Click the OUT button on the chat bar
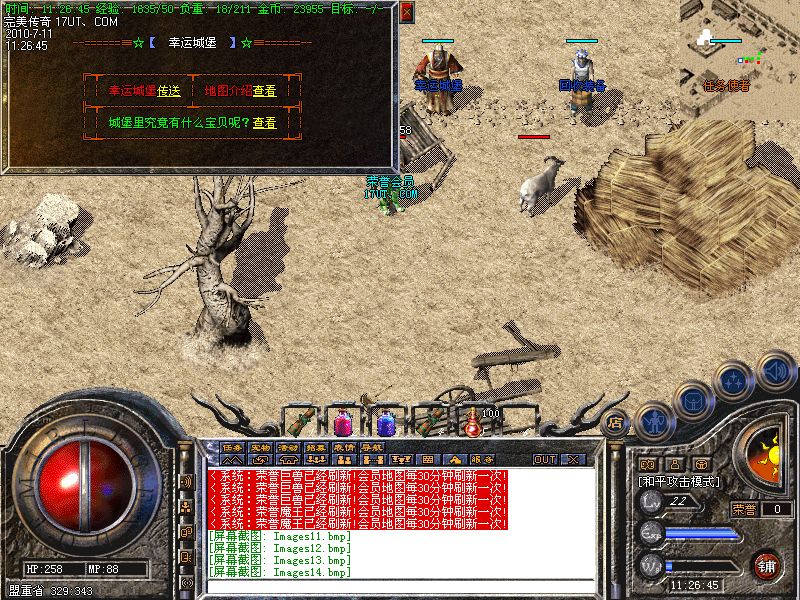800x600 pixels. pos(544,459)
